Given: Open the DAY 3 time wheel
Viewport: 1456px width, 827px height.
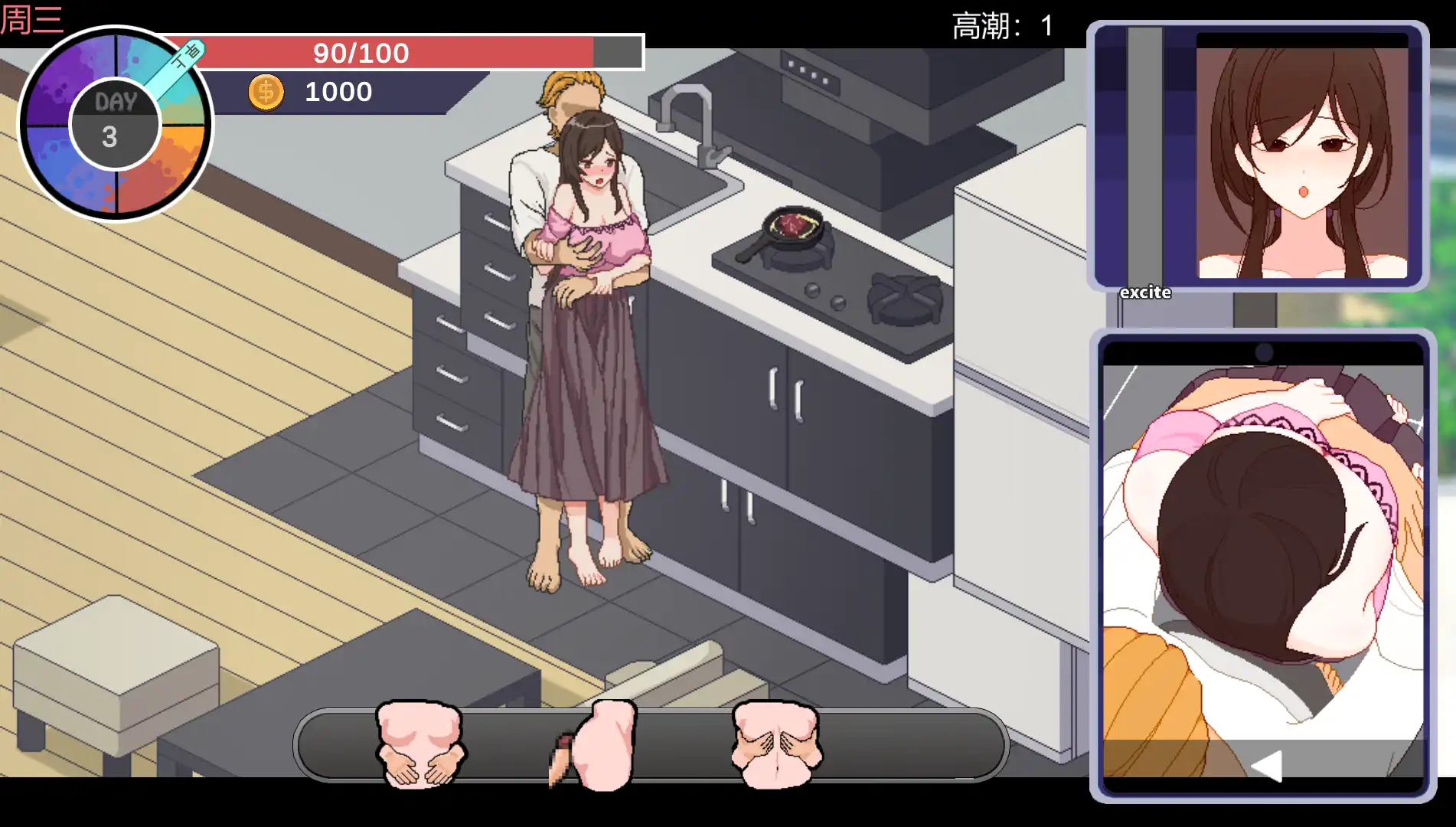Looking at the screenshot, I should click(115, 120).
